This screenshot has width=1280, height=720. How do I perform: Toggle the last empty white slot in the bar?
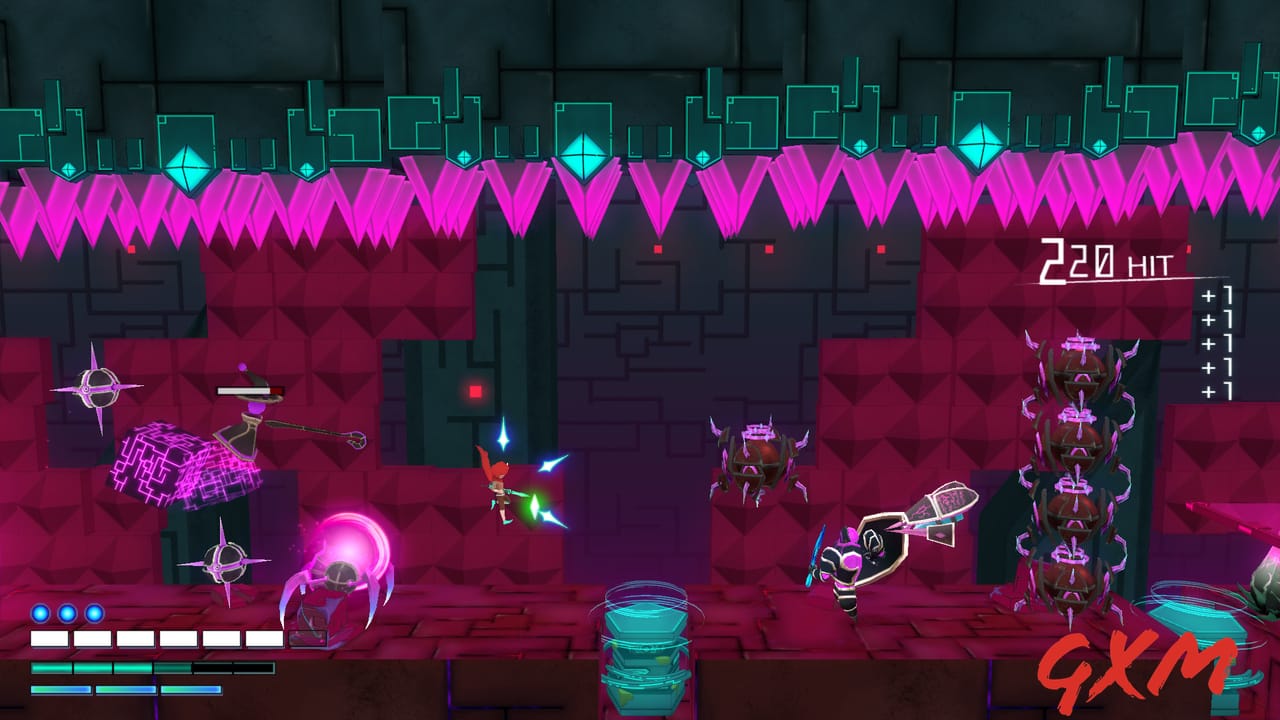coord(264,638)
